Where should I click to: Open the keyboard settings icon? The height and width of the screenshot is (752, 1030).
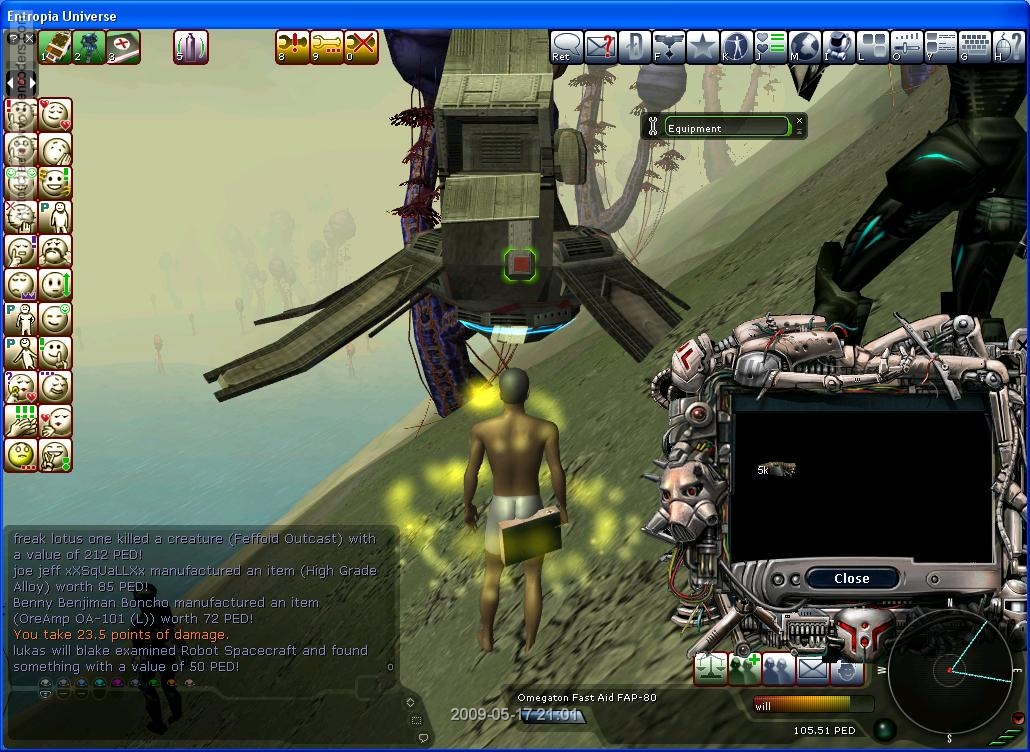(975, 47)
